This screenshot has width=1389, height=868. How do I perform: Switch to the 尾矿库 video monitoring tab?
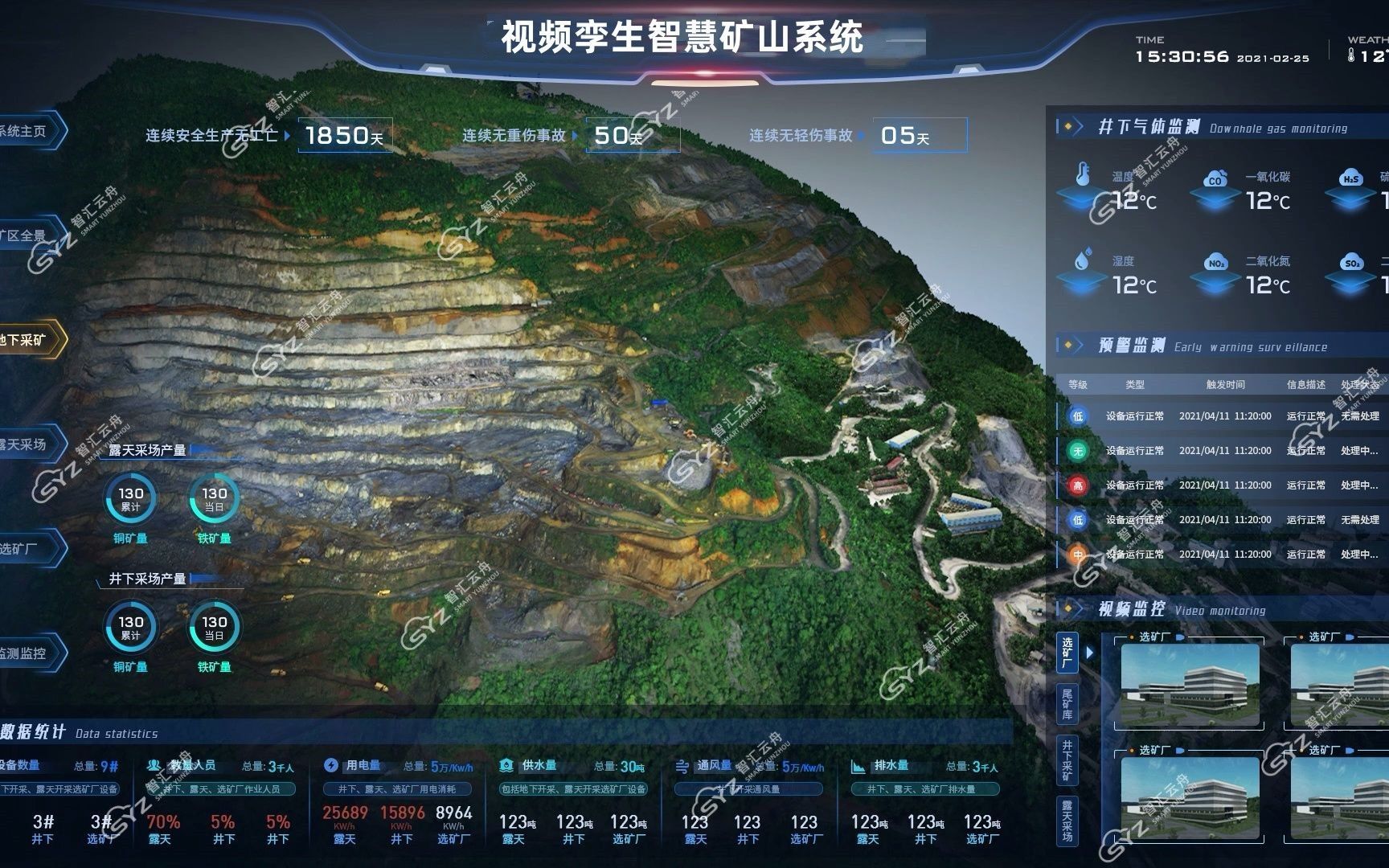1067,703
